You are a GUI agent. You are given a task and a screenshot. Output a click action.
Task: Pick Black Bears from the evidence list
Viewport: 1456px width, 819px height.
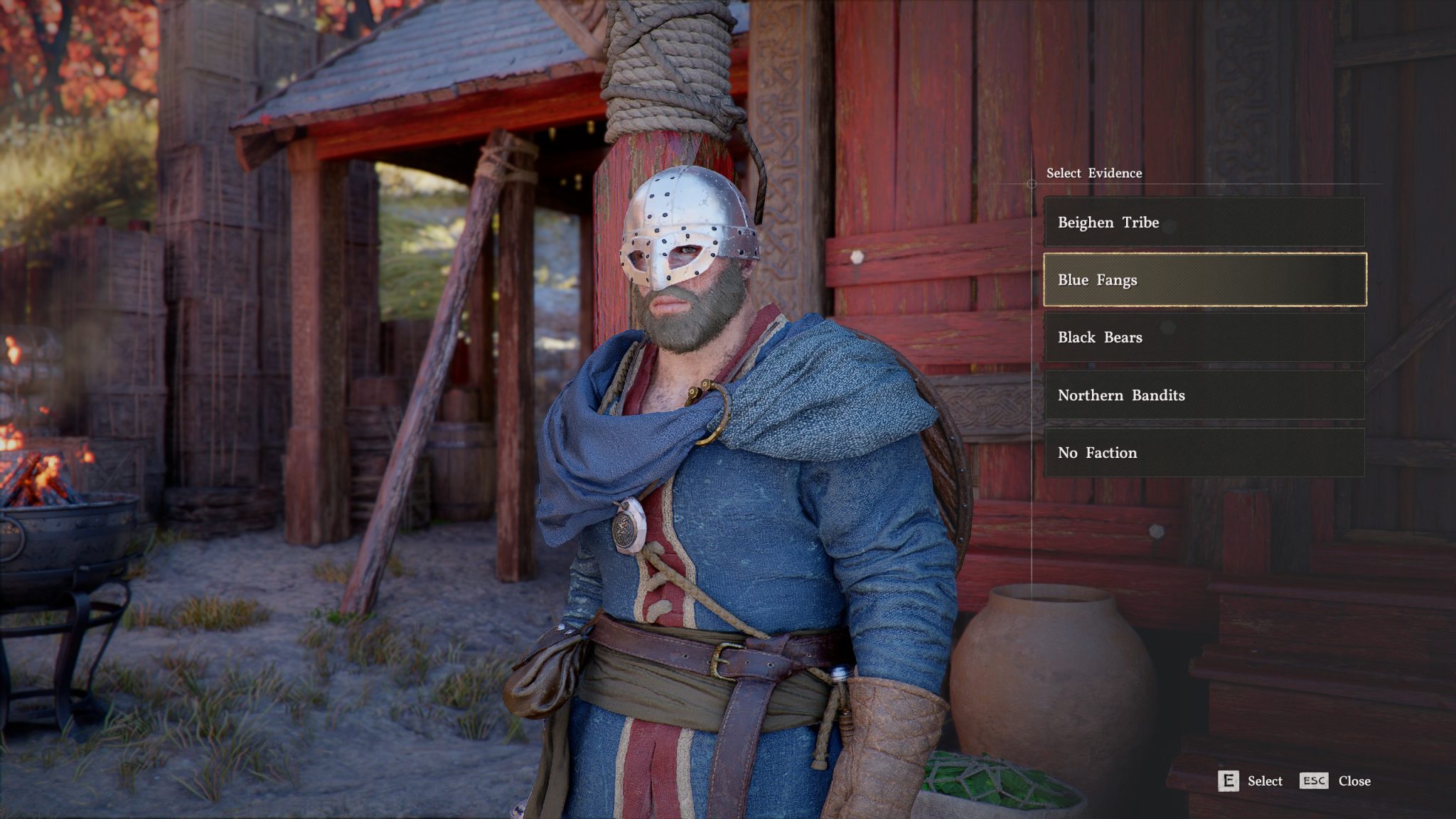coord(1204,338)
